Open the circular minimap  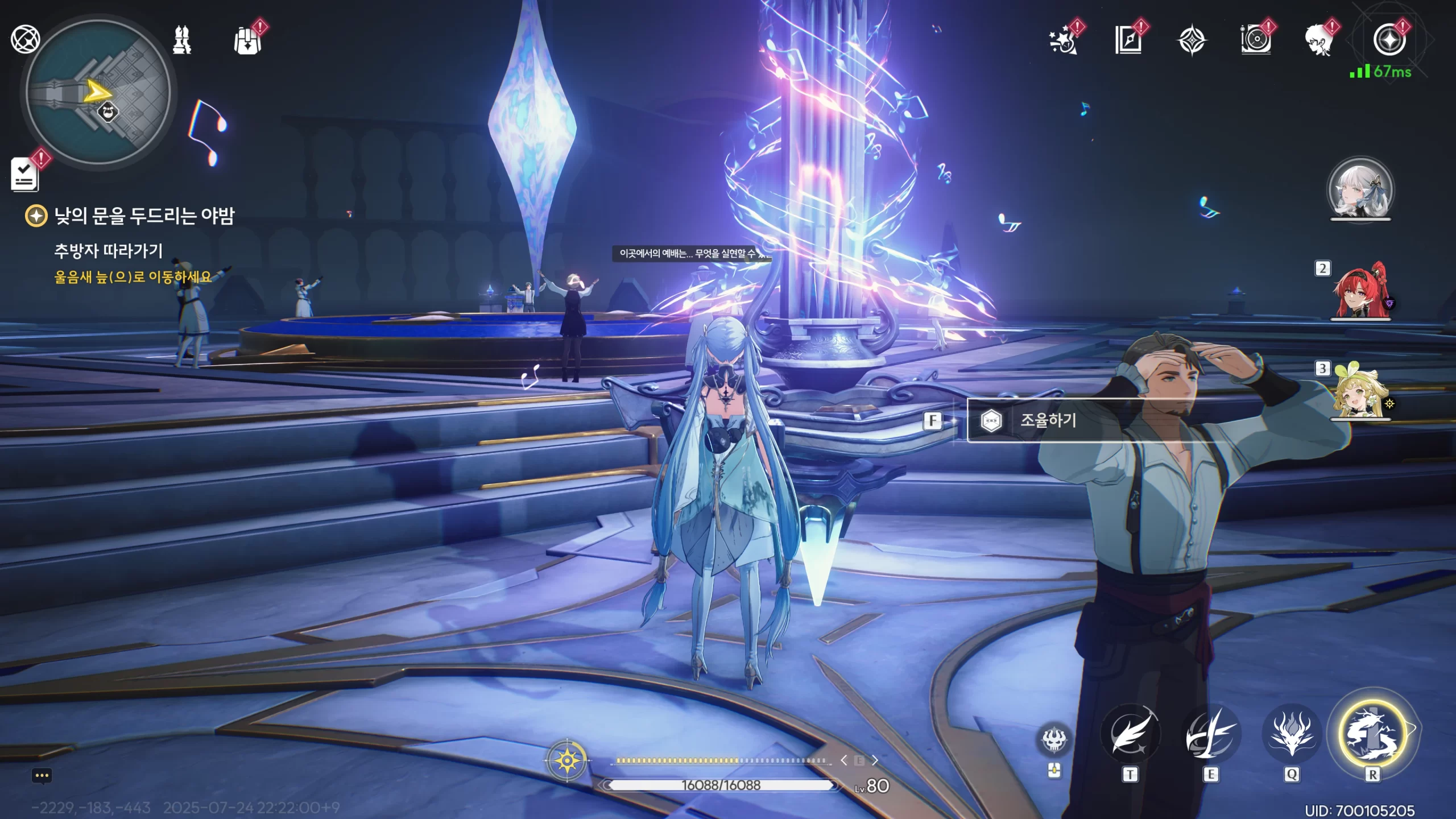pos(98,93)
